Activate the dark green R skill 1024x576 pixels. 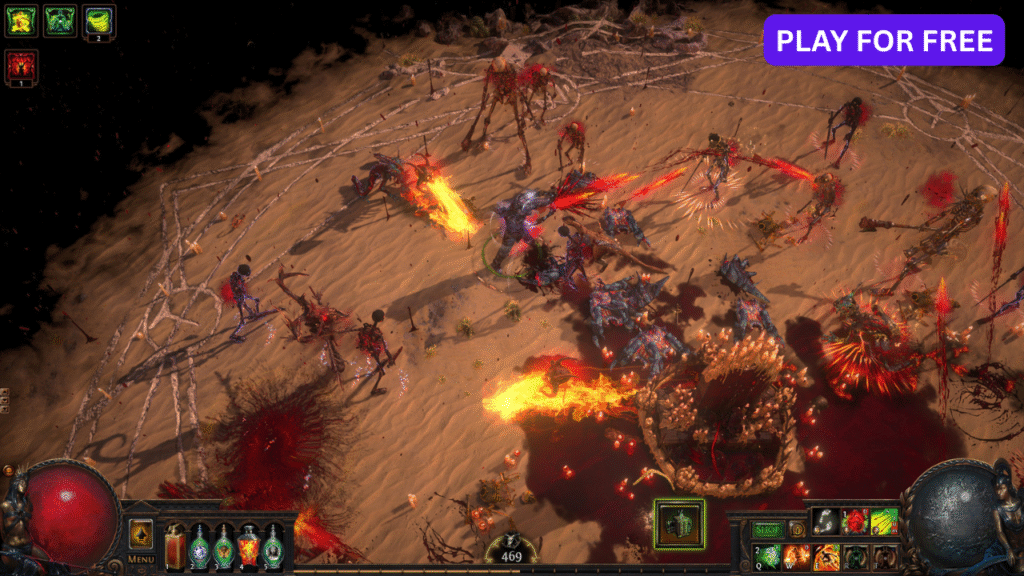click(x=856, y=557)
